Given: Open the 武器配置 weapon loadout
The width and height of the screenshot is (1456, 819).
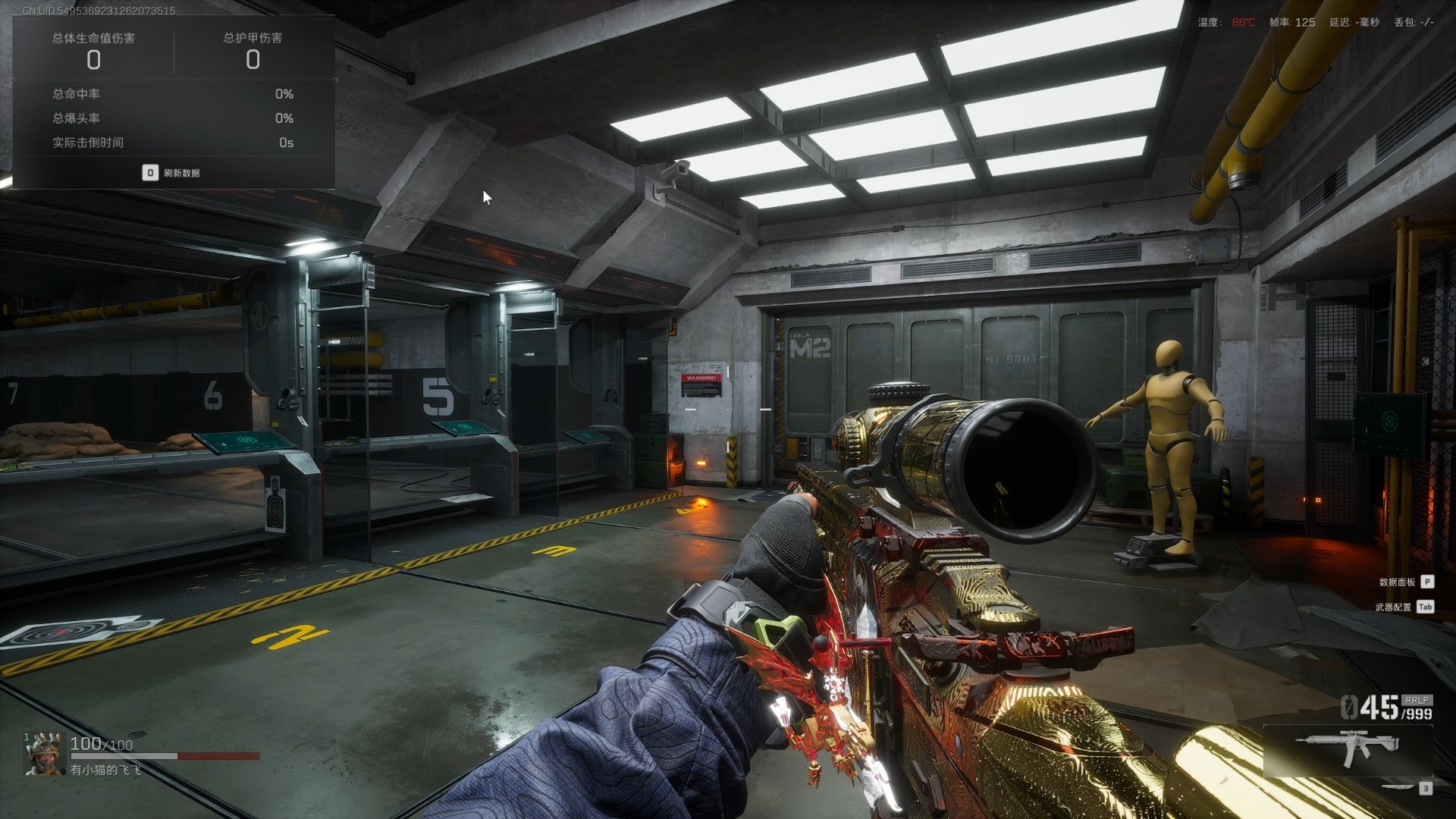Looking at the screenshot, I should pos(1403,607).
